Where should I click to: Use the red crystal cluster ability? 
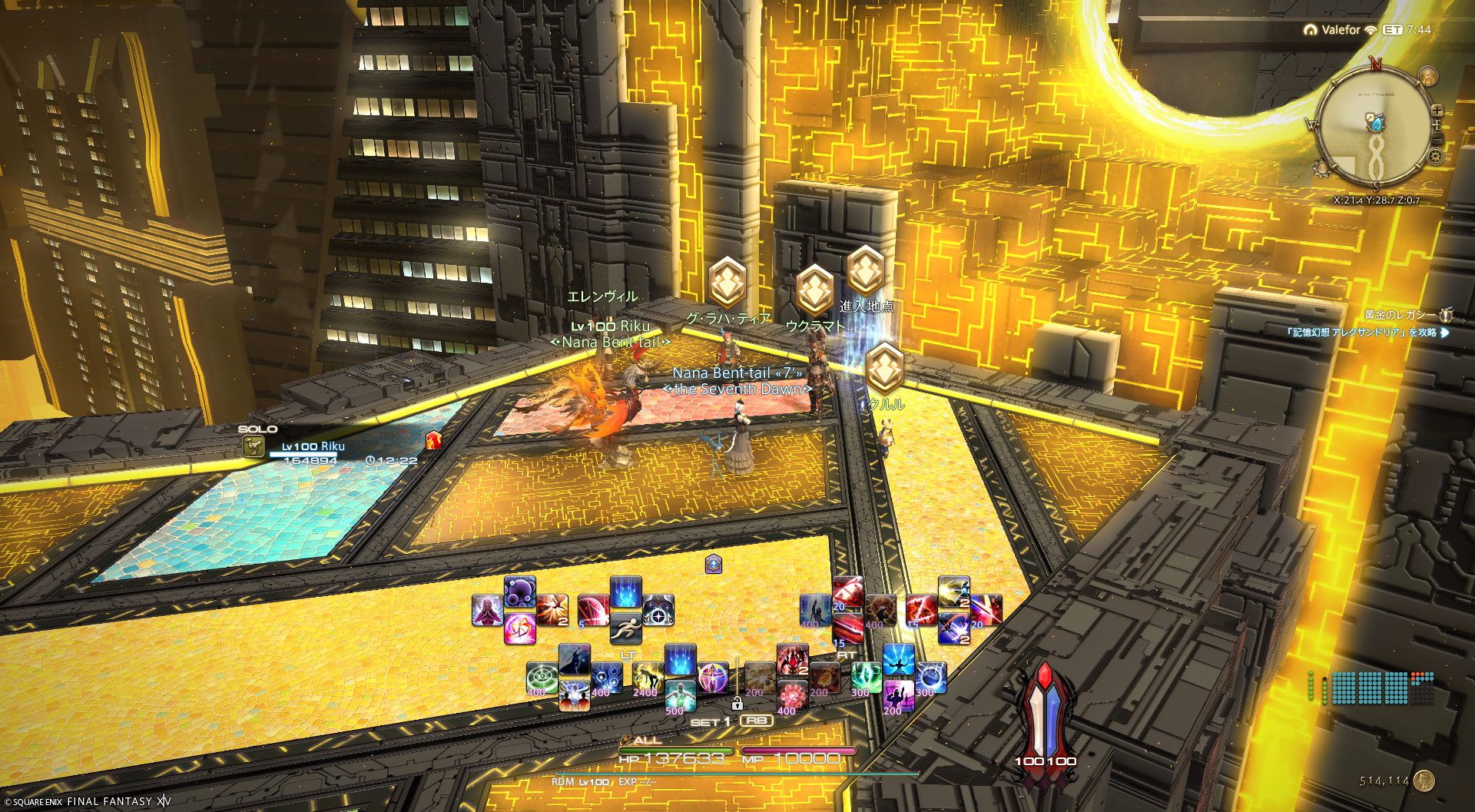click(x=791, y=696)
